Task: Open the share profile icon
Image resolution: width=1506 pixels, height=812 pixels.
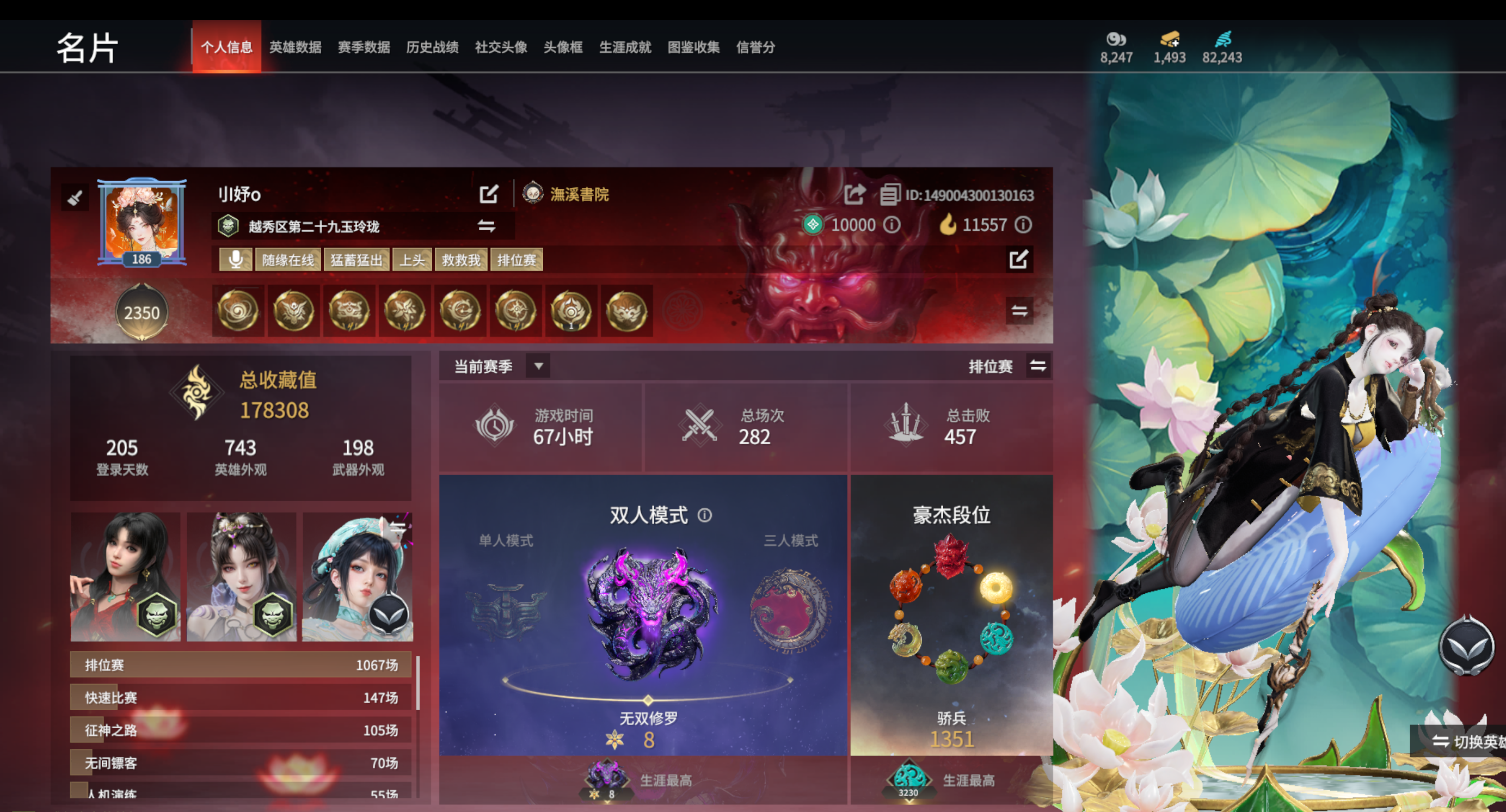Action: pos(854,195)
